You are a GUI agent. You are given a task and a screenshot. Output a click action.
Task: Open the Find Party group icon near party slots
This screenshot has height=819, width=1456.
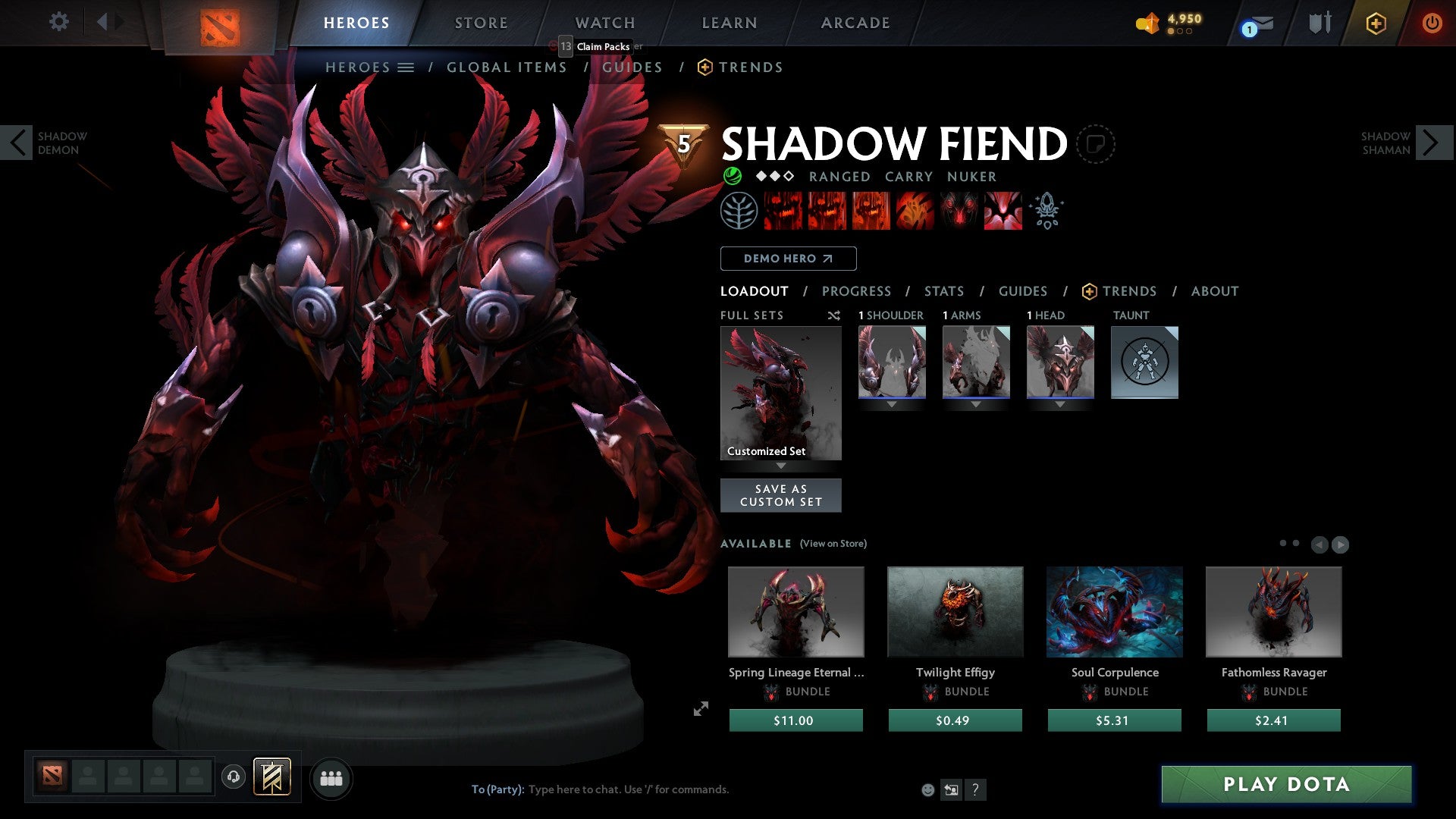pyautogui.click(x=331, y=777)
